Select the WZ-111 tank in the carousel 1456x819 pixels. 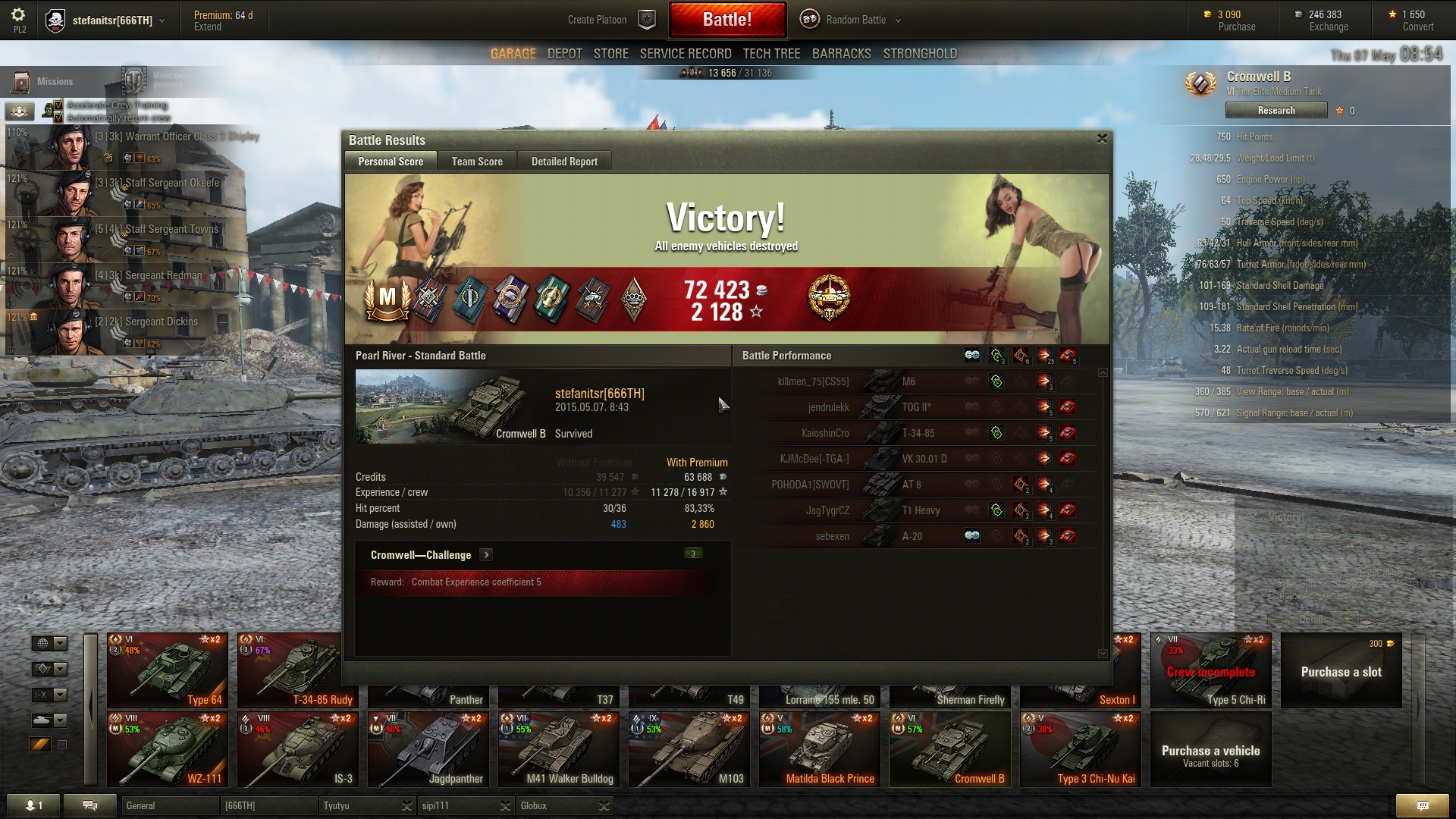[168, 748]
